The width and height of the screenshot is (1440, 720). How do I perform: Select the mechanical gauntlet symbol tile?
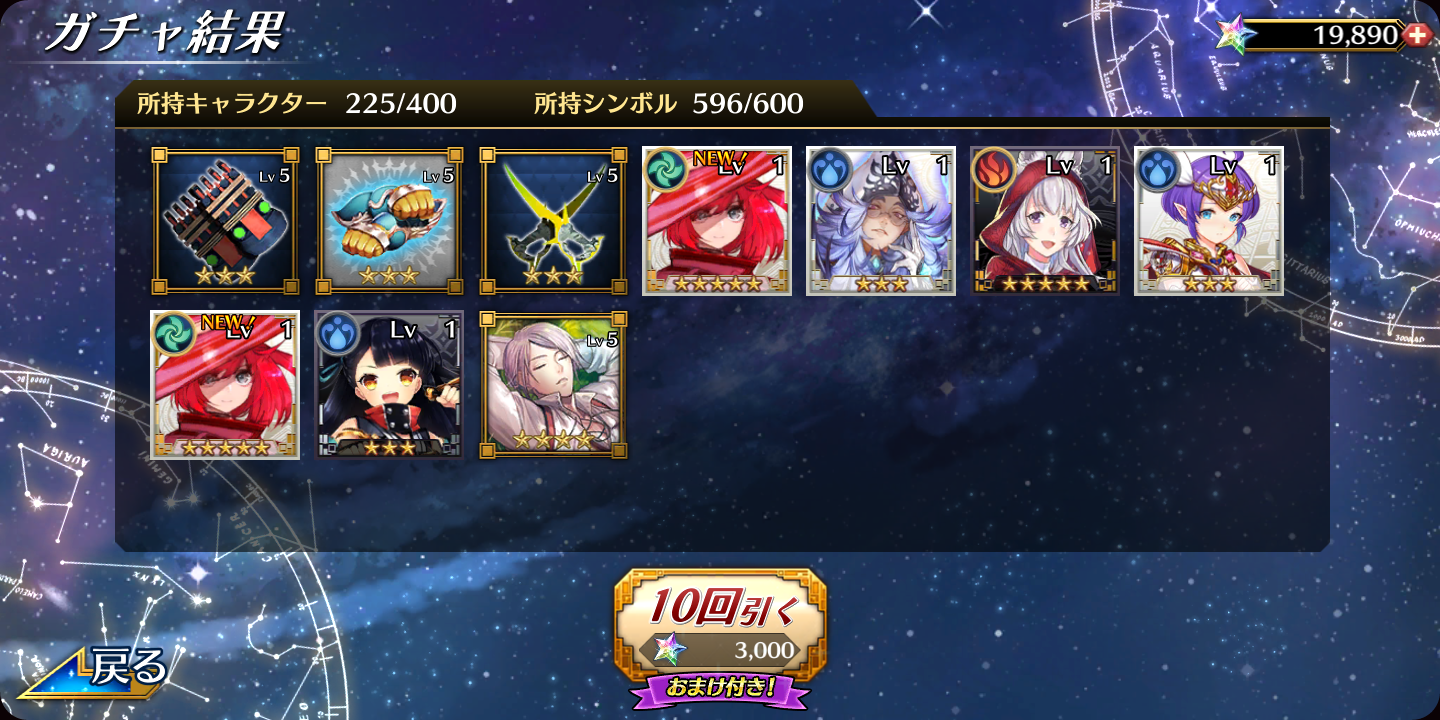[225, 221]
